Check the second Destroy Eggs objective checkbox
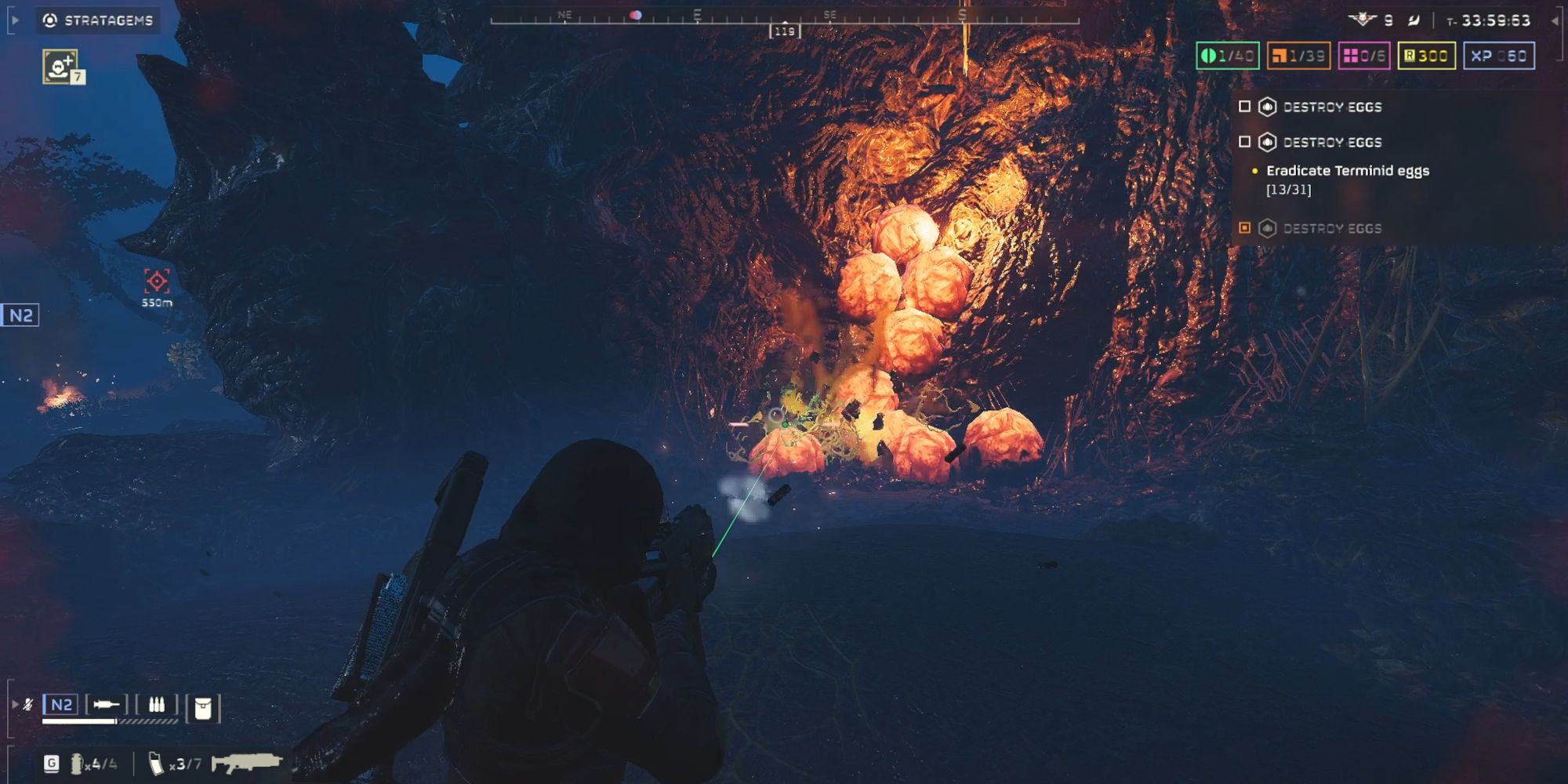1568x784 pixels. pos(1245,142)
